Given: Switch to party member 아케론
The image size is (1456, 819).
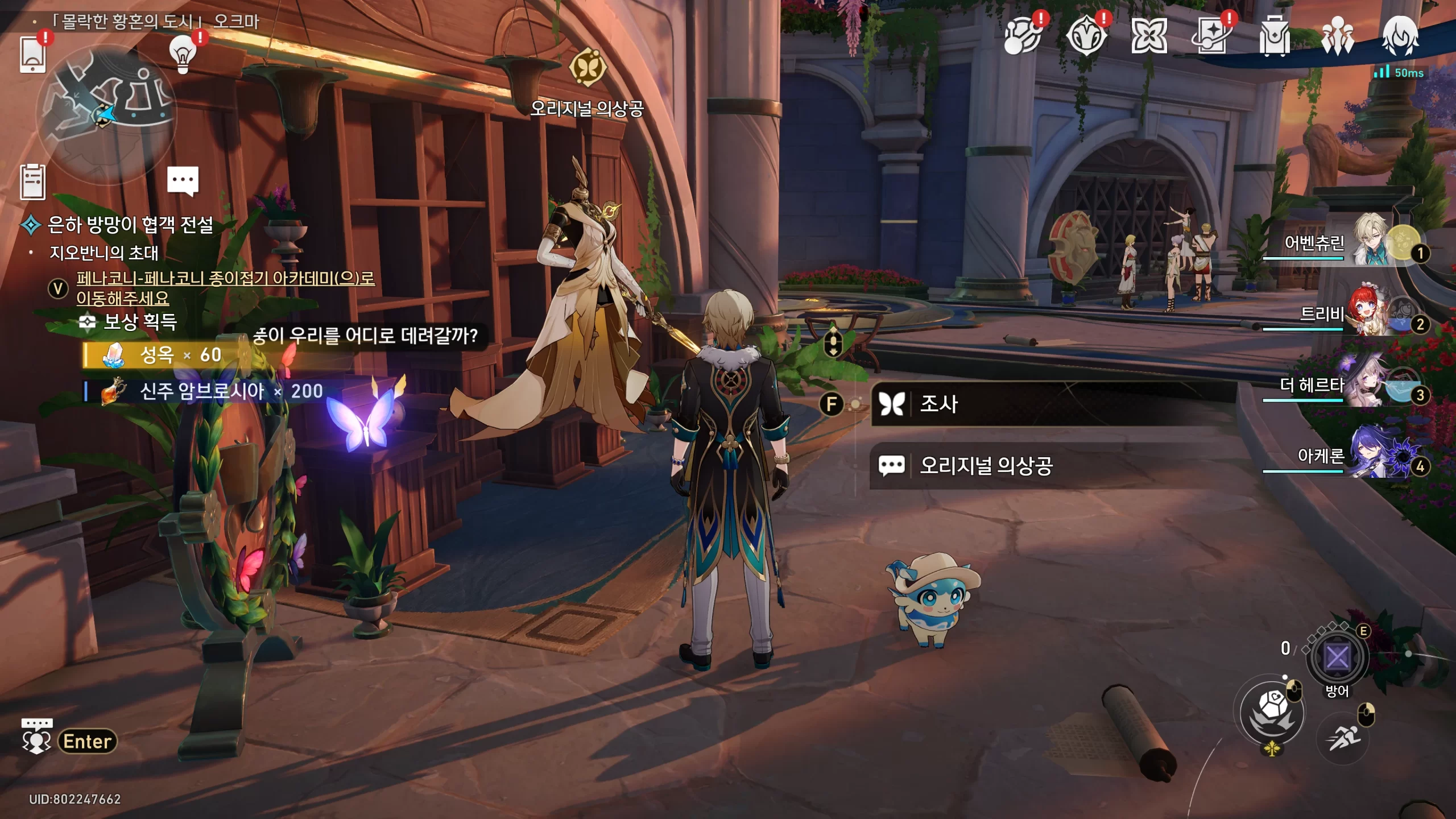Looking at the screenshot, I should click(x=1365, y=456).
